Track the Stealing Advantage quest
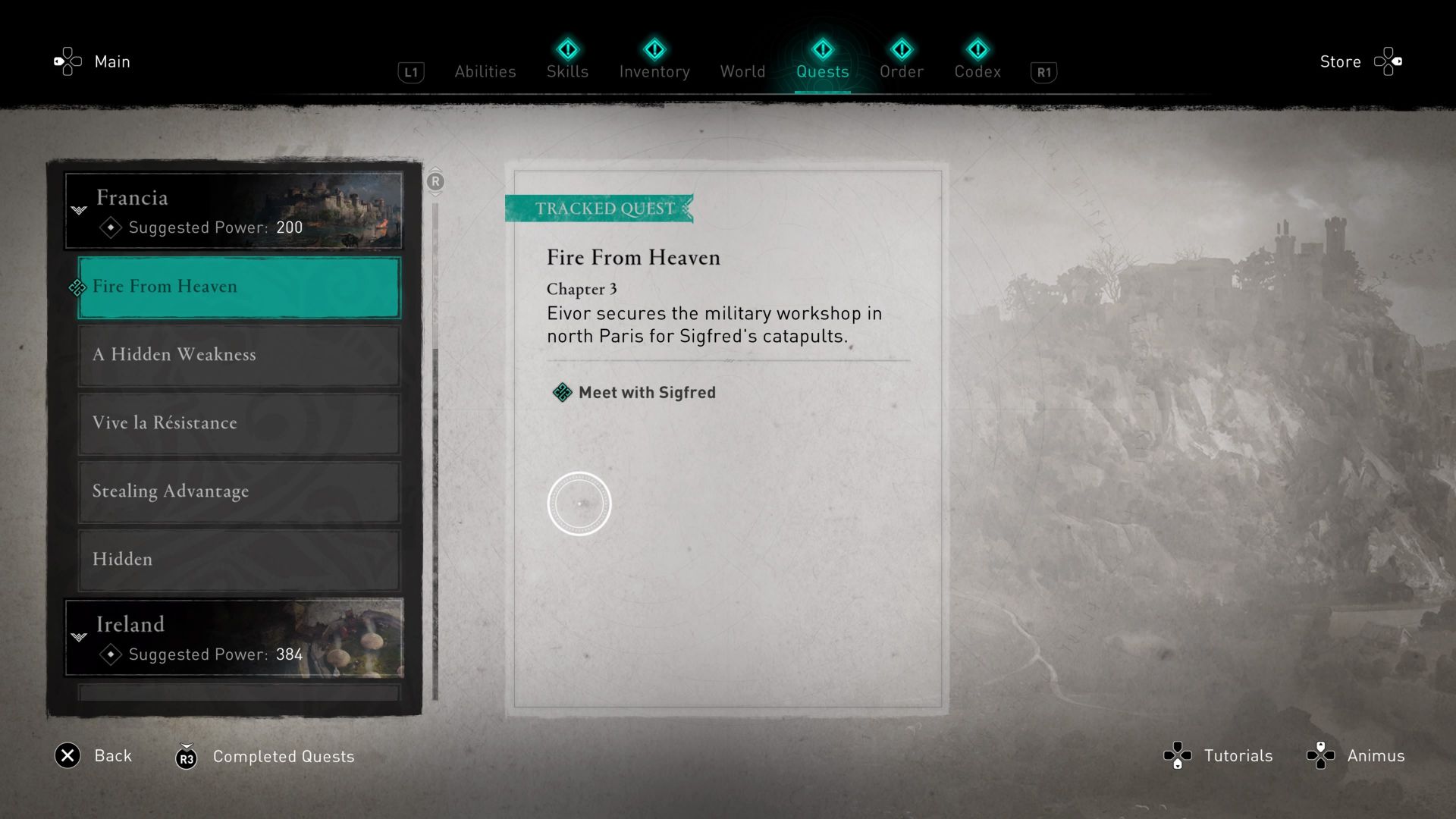 tap(238, 491)
